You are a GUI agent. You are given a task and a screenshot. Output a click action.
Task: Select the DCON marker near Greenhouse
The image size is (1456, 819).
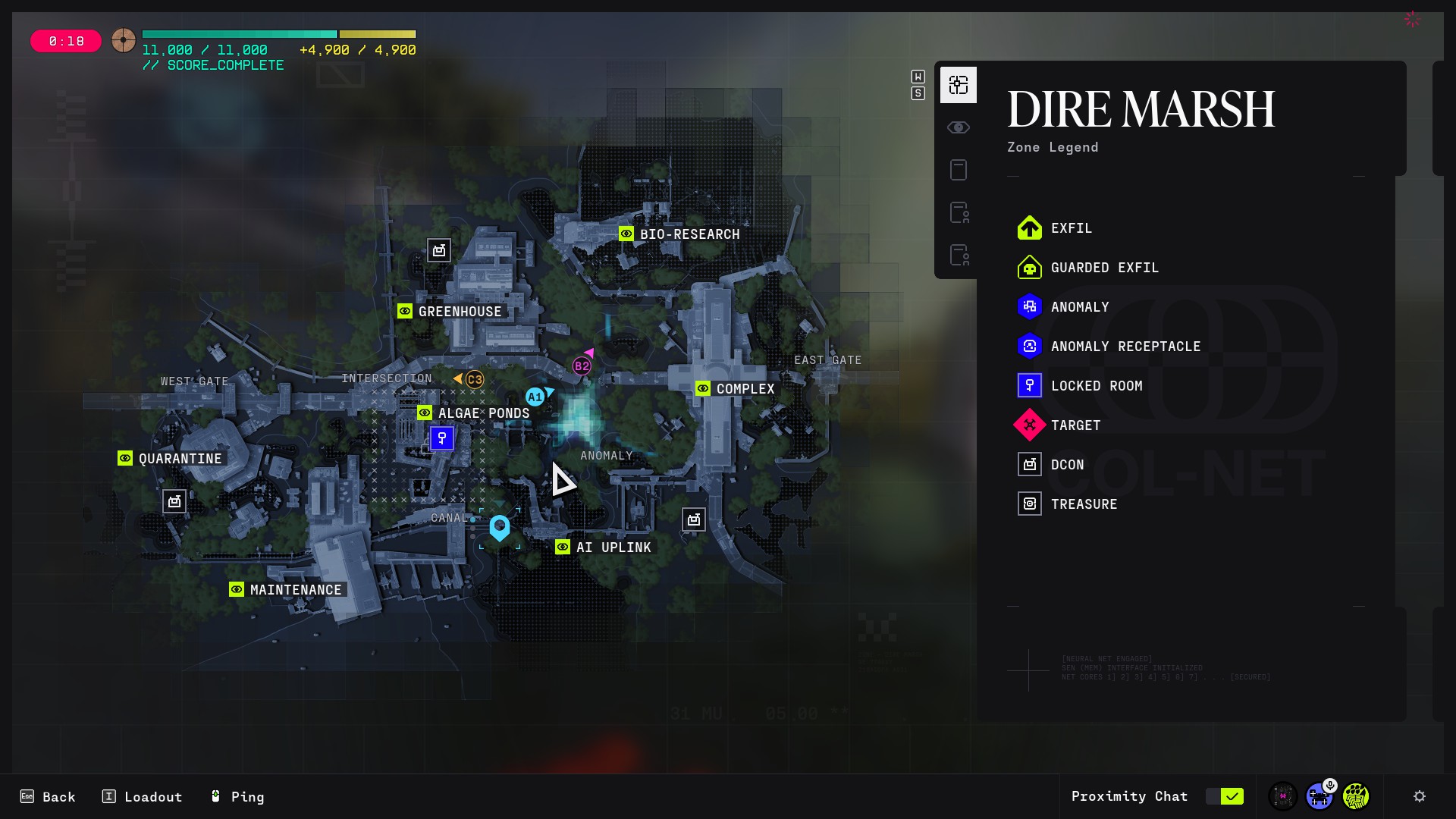(439, 250)
